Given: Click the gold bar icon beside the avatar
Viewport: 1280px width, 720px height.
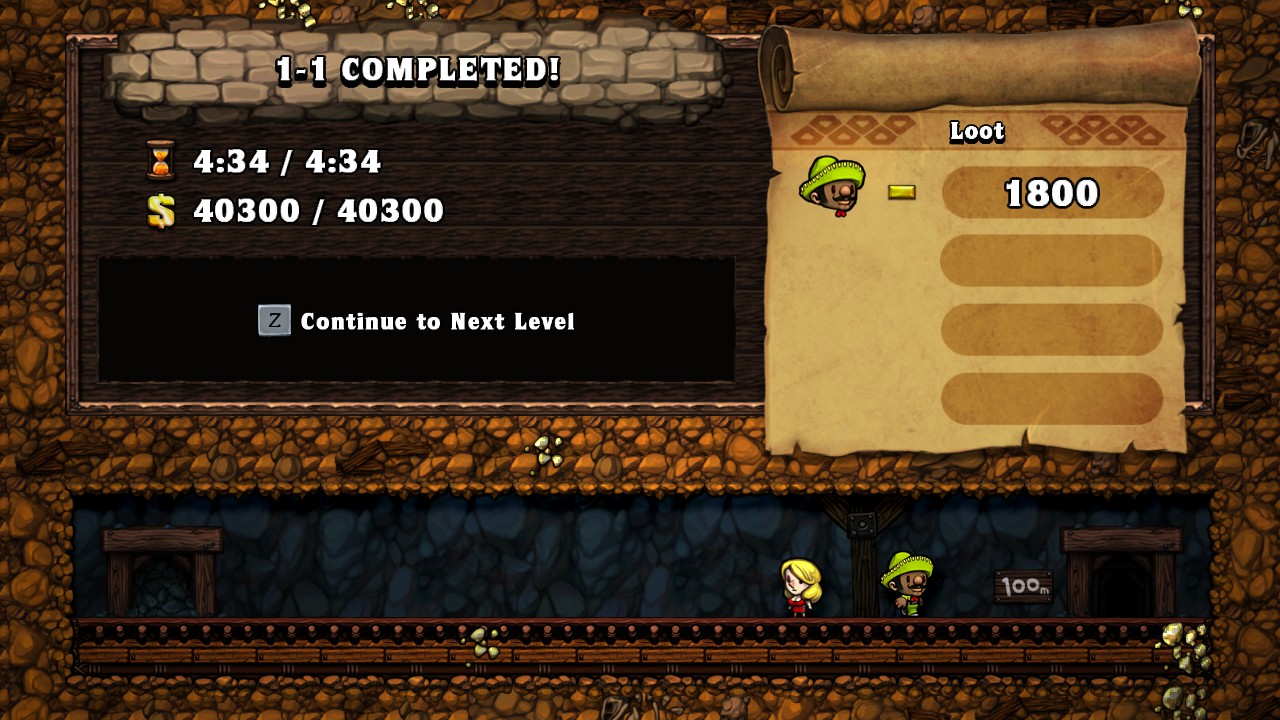Looking at the screenshot, I should pos(903,191).
